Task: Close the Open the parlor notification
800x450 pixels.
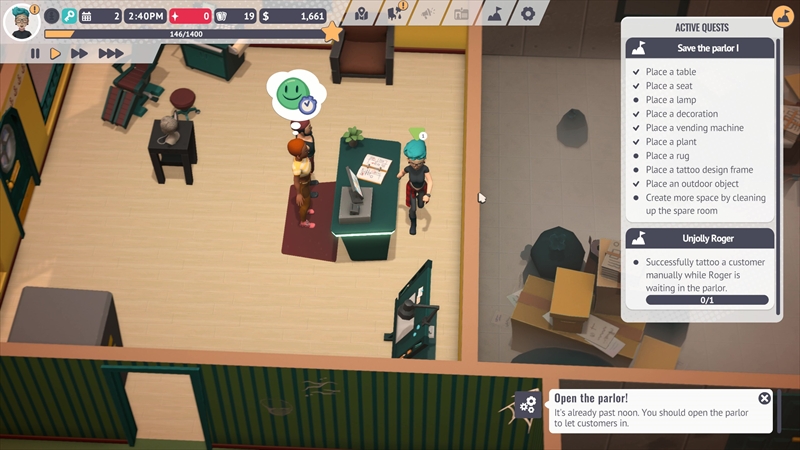Action: [x=764, y=398]
